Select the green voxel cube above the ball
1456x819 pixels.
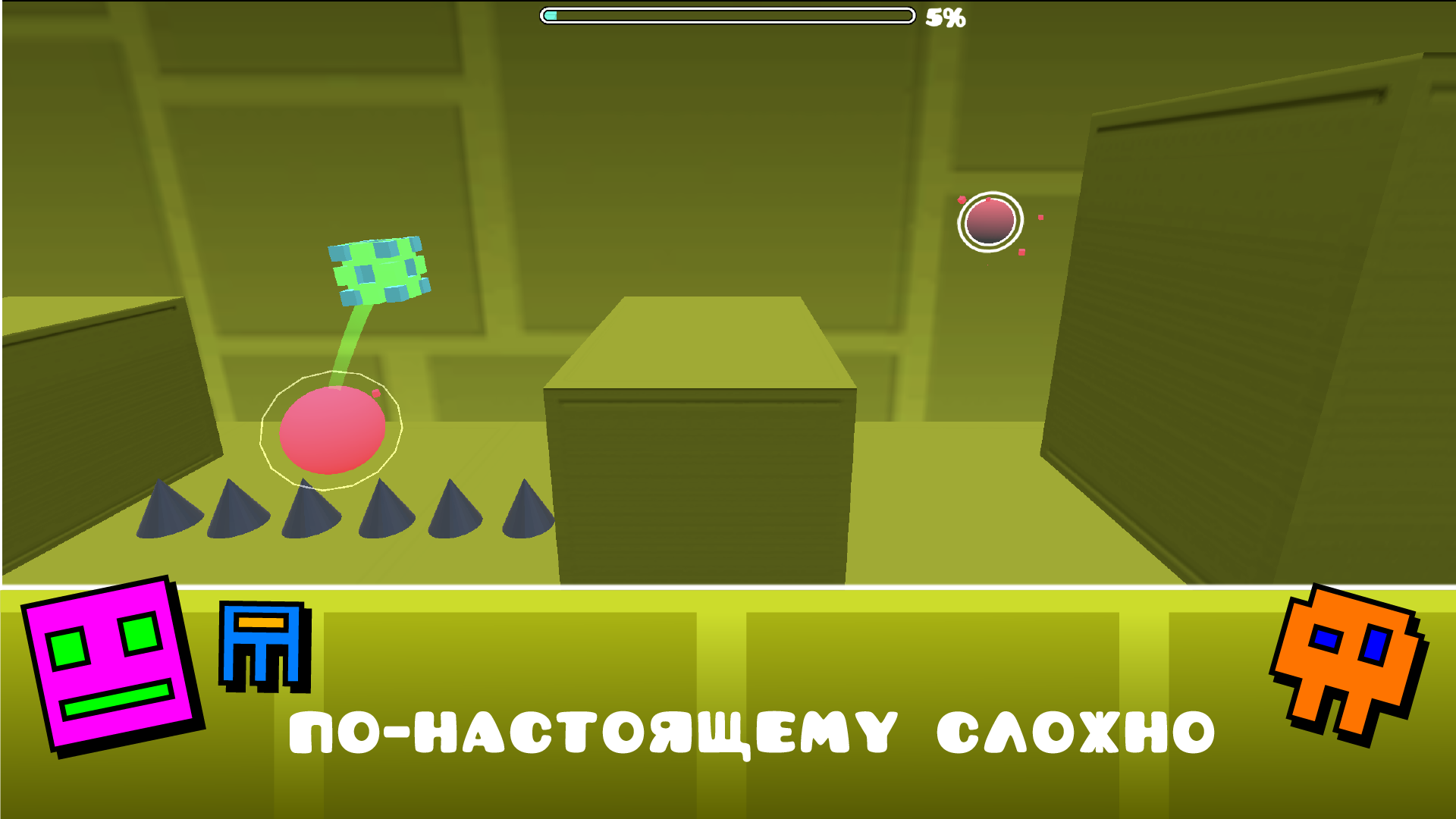[x=379, y=269]
